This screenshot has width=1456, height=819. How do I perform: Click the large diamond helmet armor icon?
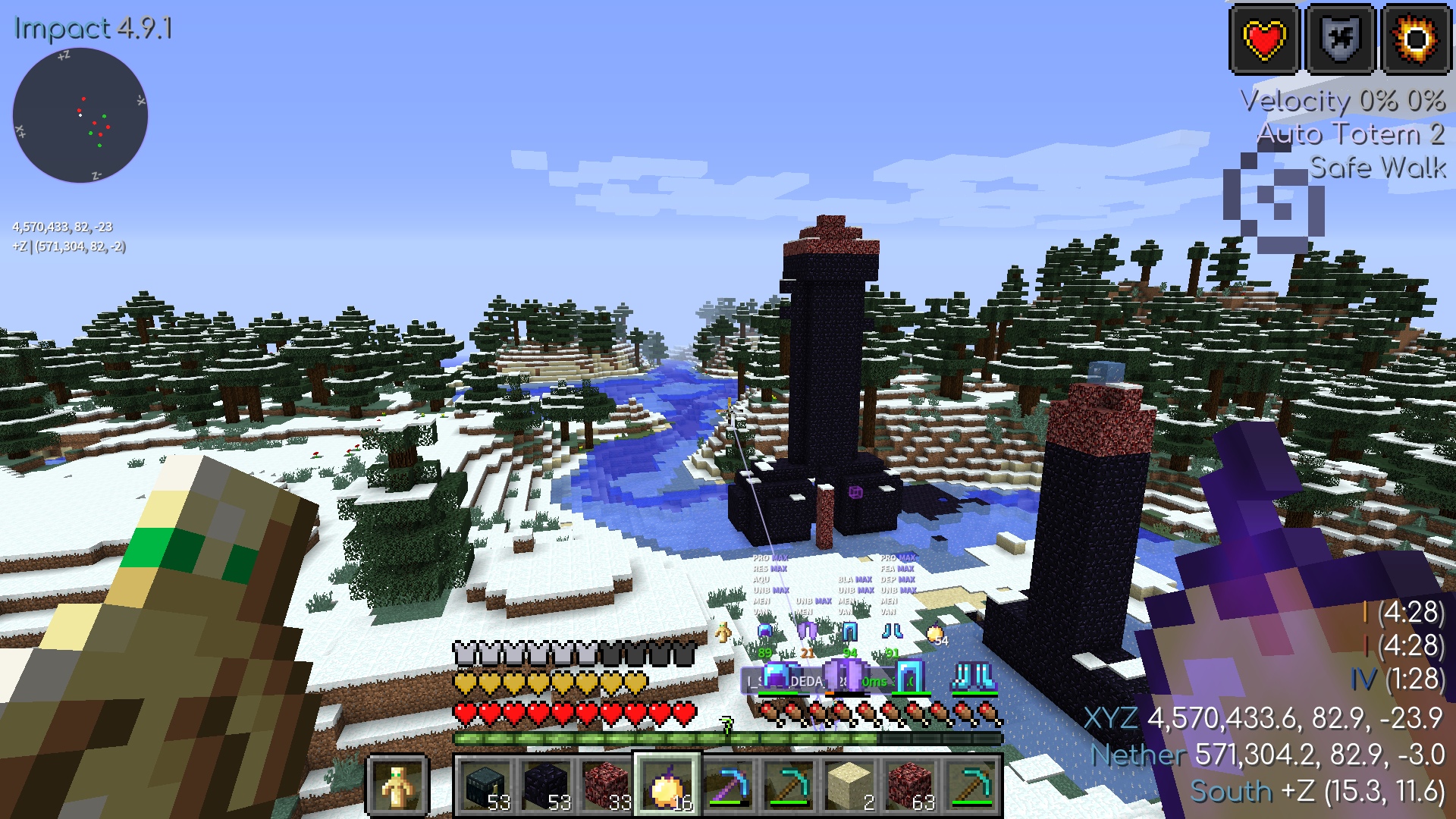pyautogui.click(x=776, y=676)
